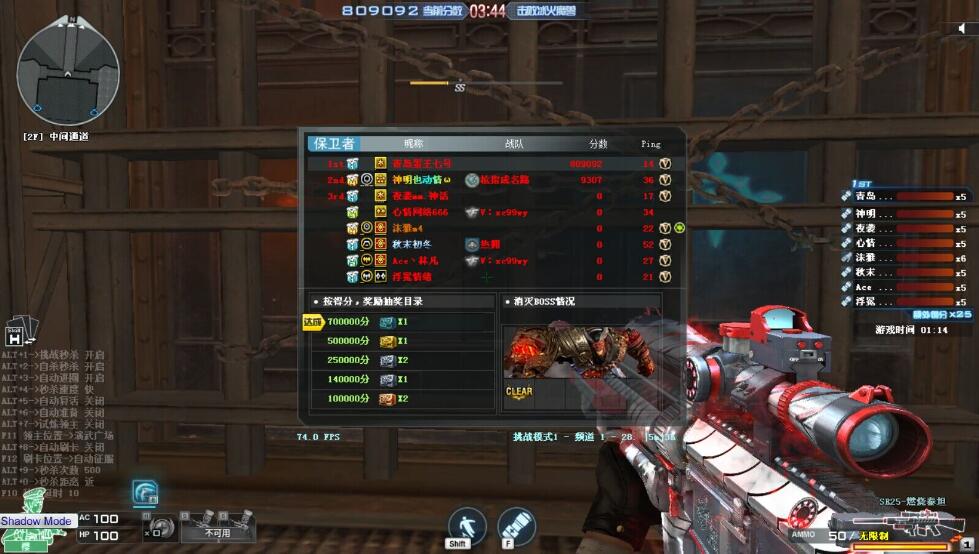The width and height of the screenshot is (979, 554).
Task: Click the Shadow Mode overlay label
Action: (x=36, y=521)
